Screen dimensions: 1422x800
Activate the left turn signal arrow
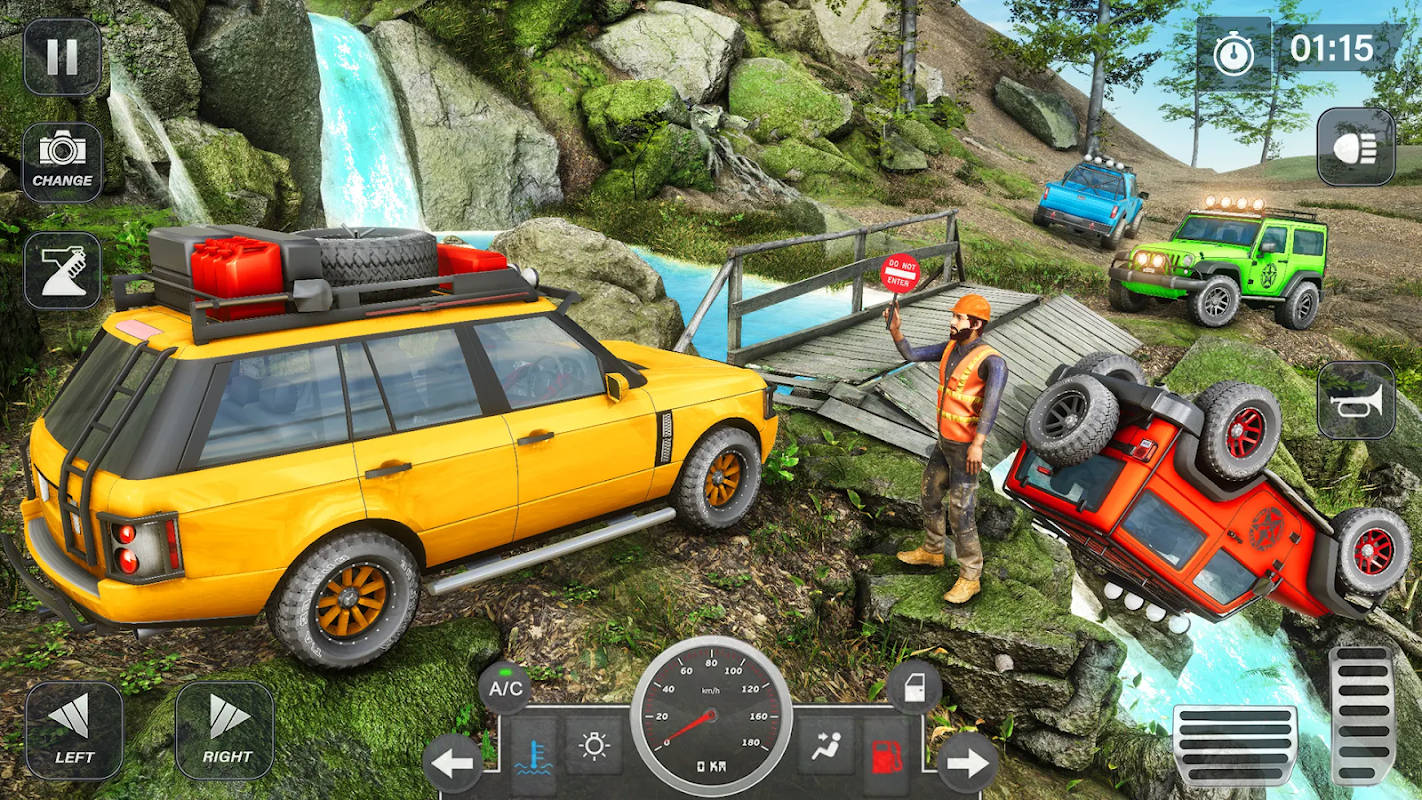(x=454, y=765)
